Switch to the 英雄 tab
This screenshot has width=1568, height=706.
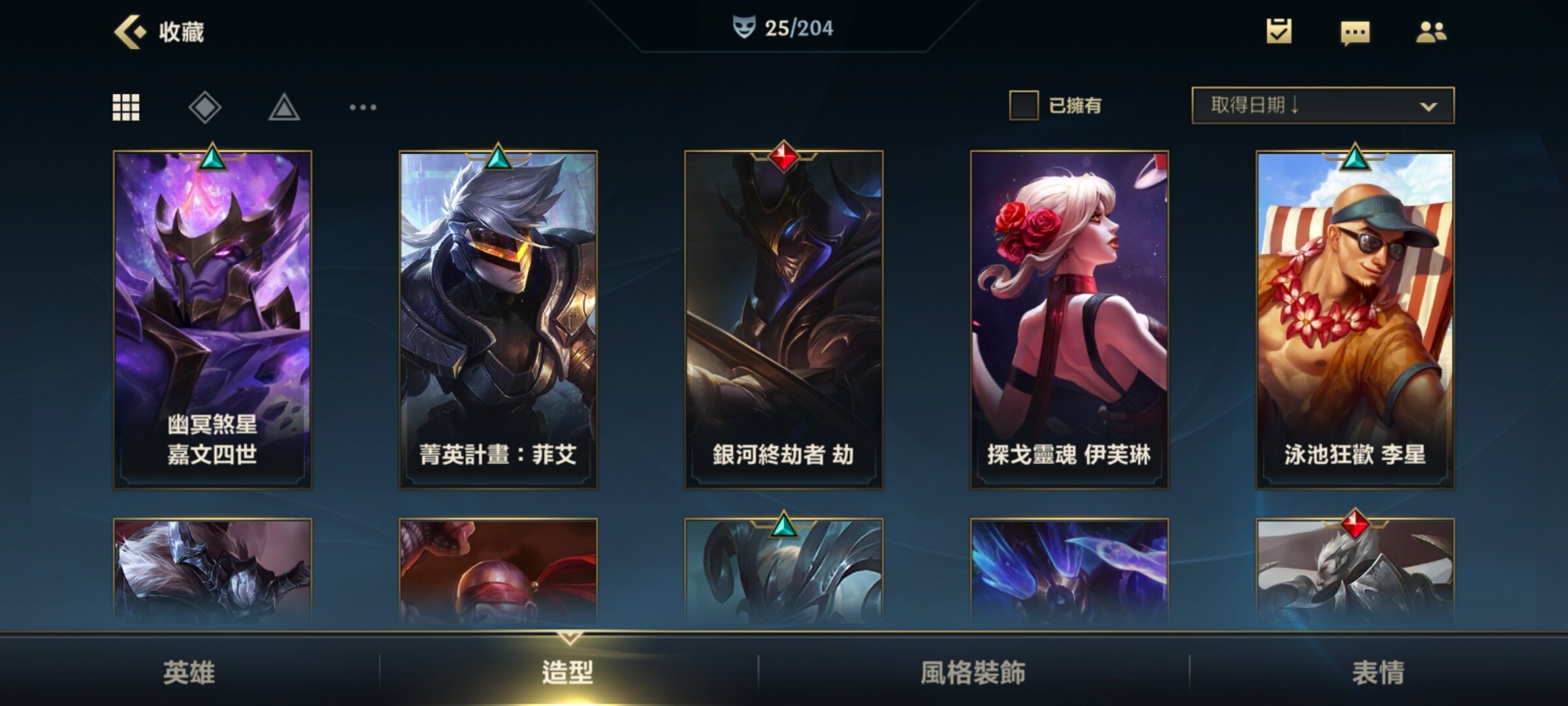[x=189, y=672]
